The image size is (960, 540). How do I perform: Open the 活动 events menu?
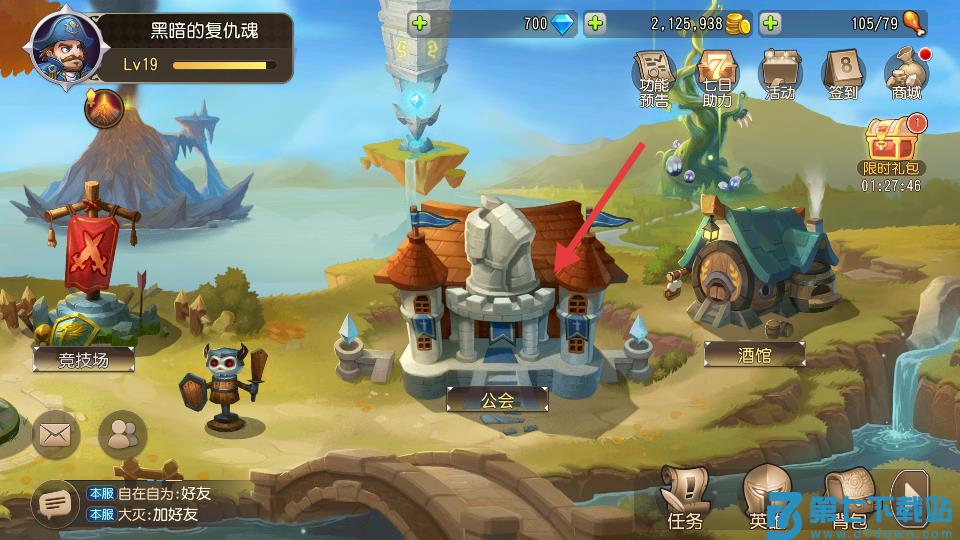[x=780, y=76]
